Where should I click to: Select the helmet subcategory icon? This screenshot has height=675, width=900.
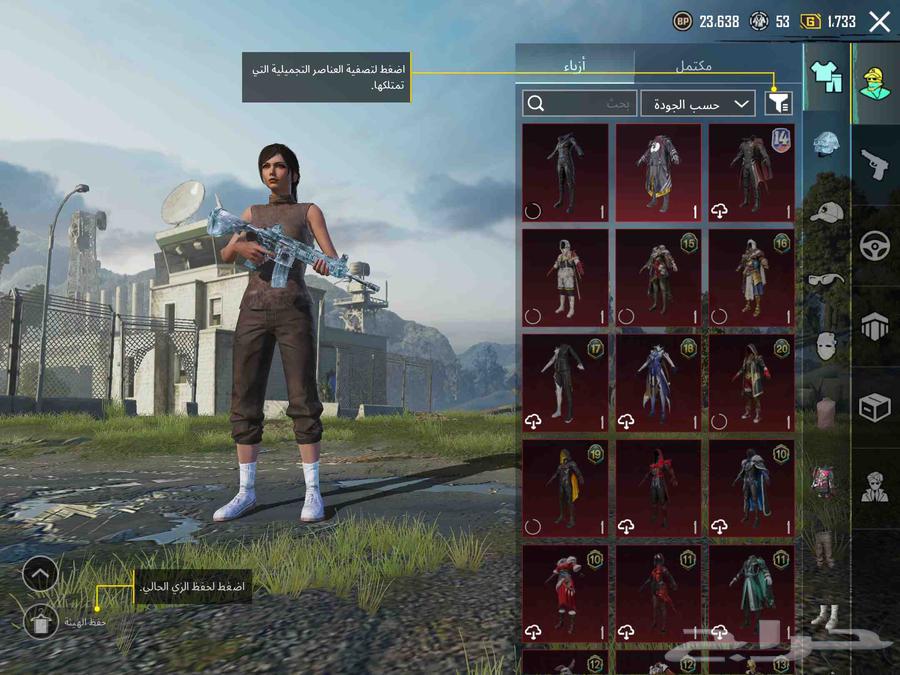(826, 146)
